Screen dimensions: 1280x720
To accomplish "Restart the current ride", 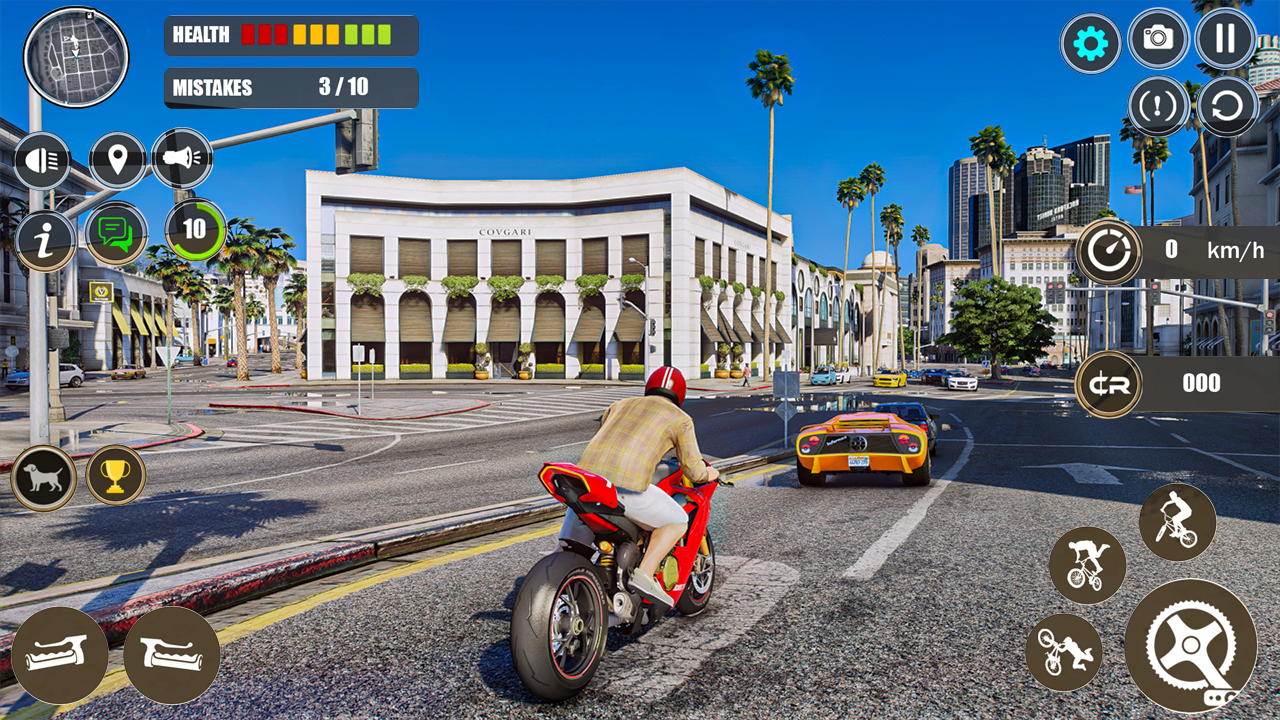I will (1225, 105).
